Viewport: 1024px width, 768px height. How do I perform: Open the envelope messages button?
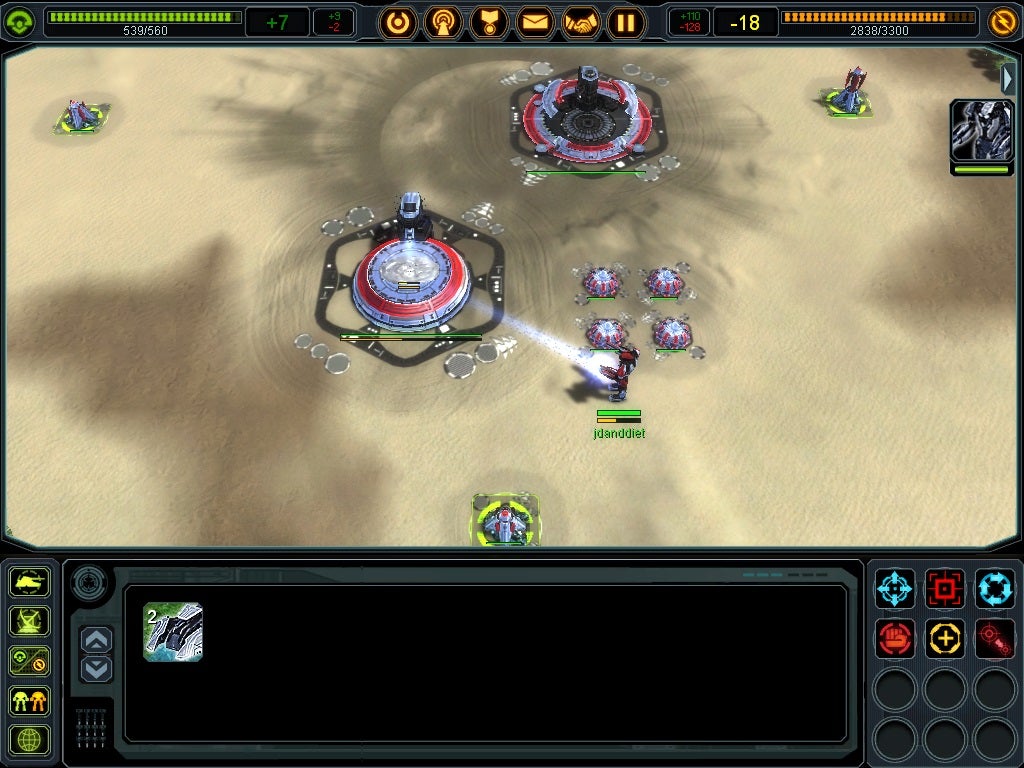535,22
